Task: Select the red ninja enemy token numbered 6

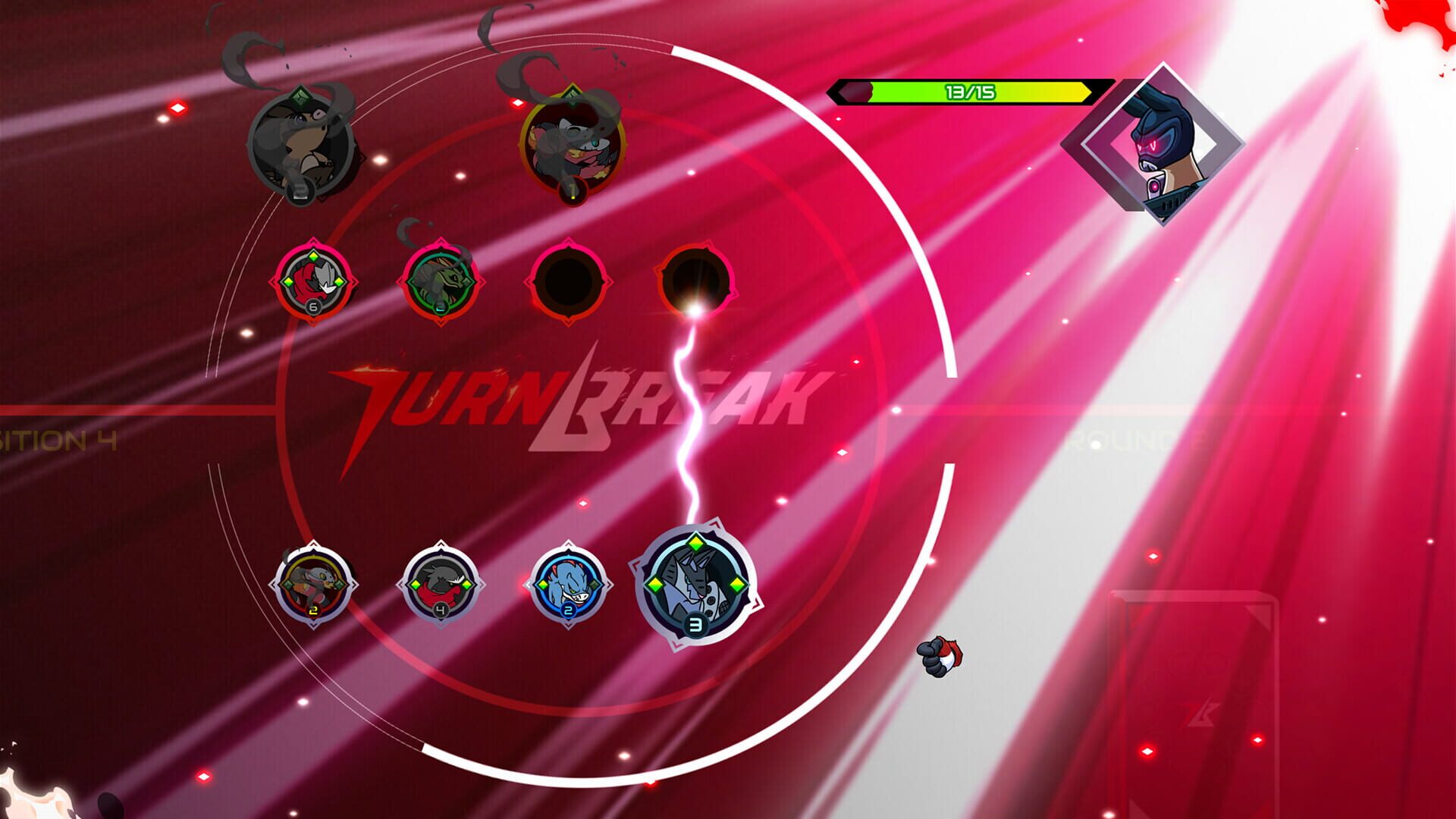Action: (311, 284)
